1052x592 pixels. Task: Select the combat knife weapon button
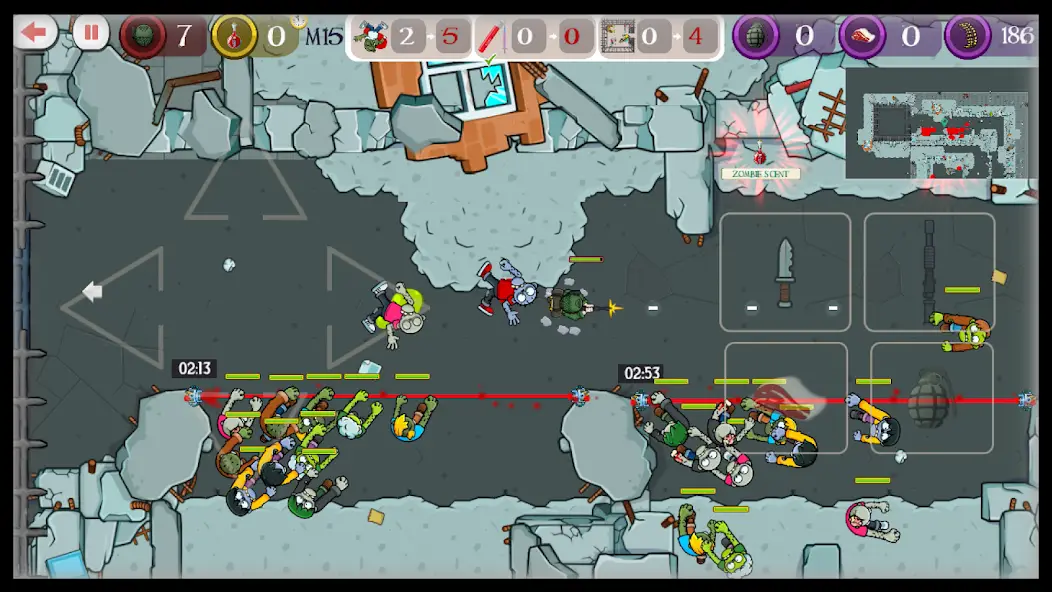[785, 272]
